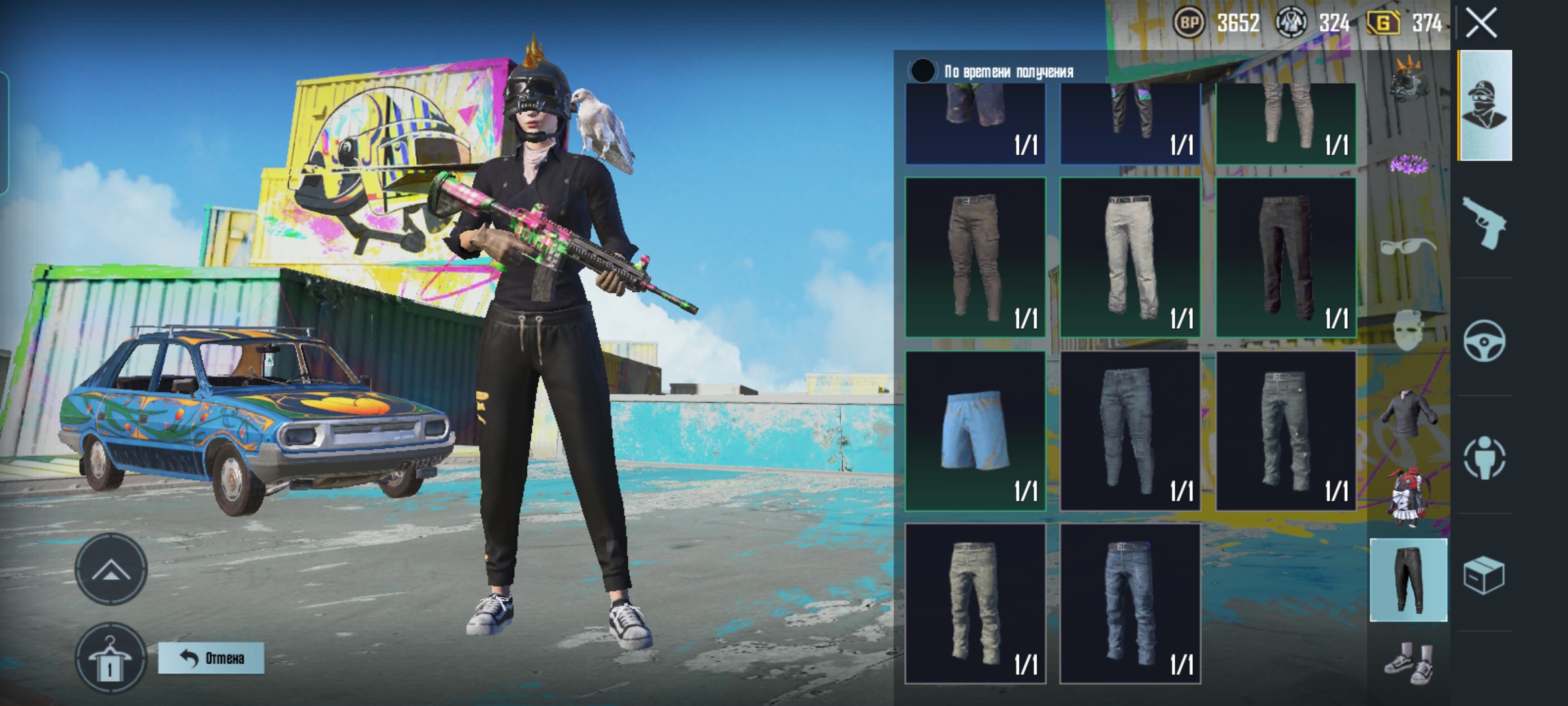Switch to the vehicle steering wheel tab

[x=1484, y=341]
